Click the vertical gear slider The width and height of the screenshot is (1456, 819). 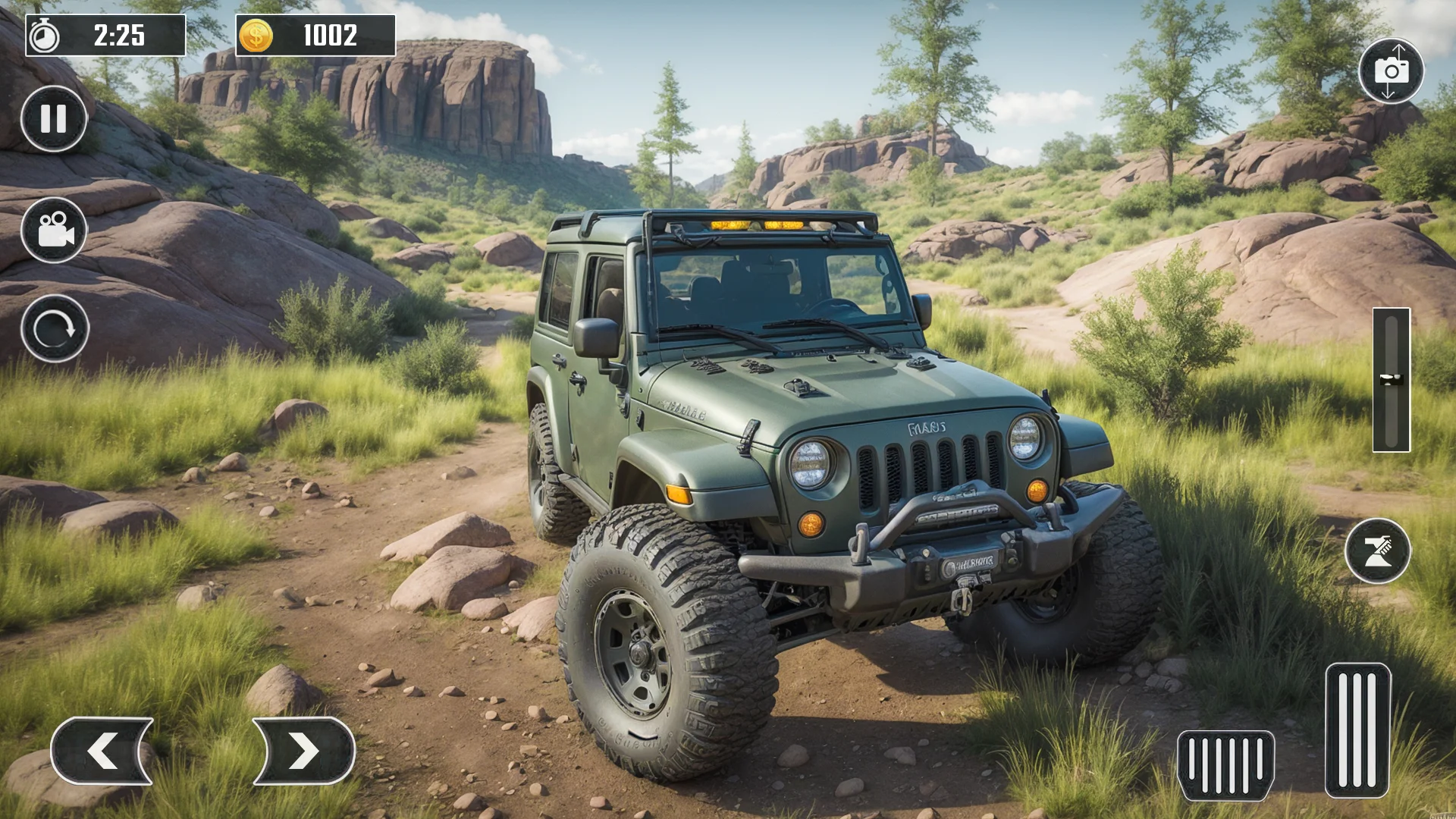(1391, 380)
